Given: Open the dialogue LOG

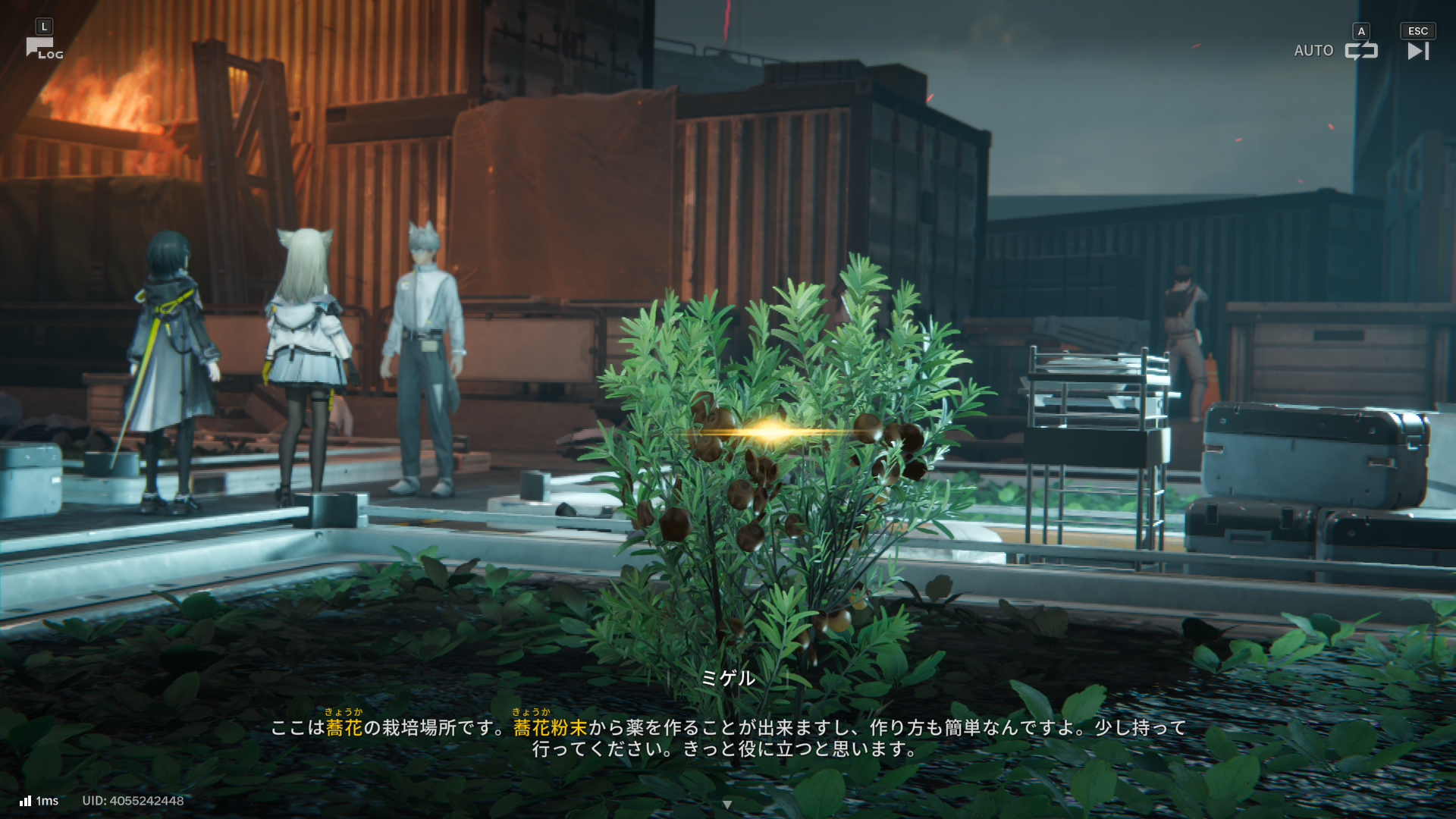Looking at the screenshot, I should [44, 49].
